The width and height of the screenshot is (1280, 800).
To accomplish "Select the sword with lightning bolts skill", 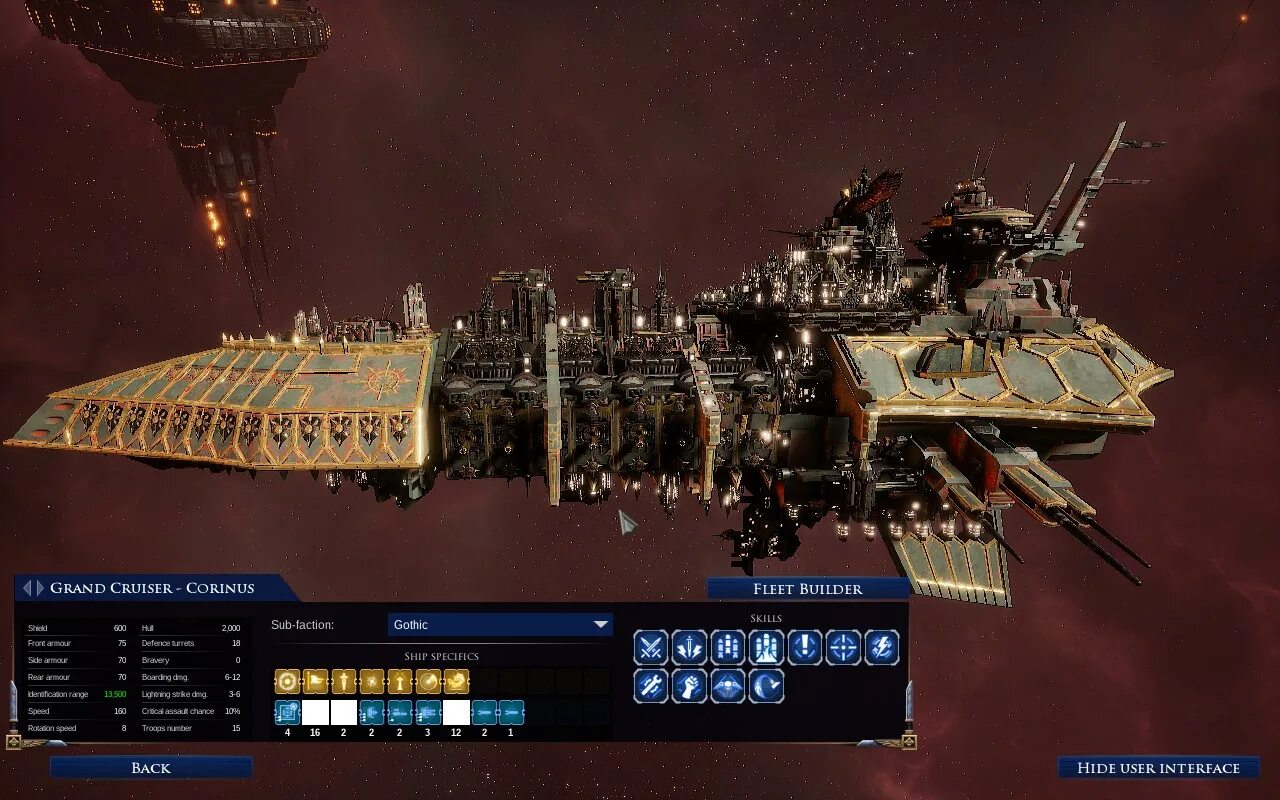I will (x=689, y=648).
